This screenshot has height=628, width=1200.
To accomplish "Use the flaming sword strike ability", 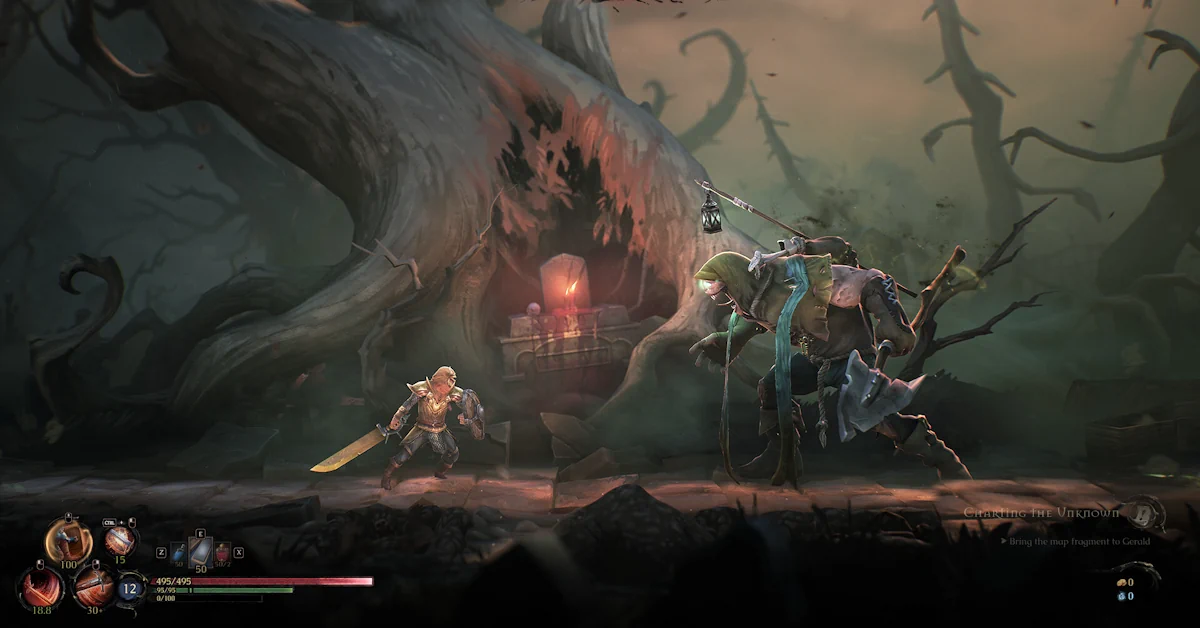I will click(x=120, y=541).
